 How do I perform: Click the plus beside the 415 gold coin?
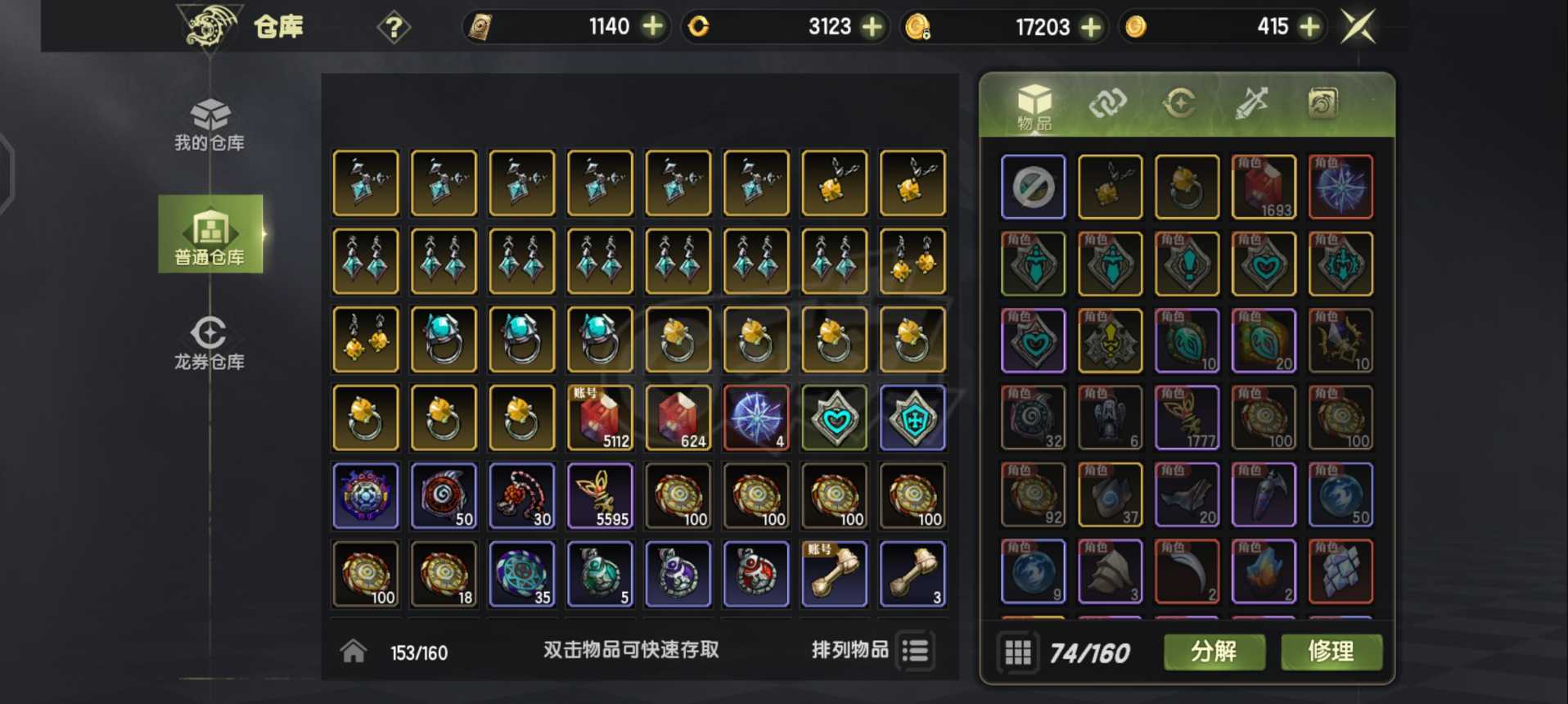point(1309,26)
